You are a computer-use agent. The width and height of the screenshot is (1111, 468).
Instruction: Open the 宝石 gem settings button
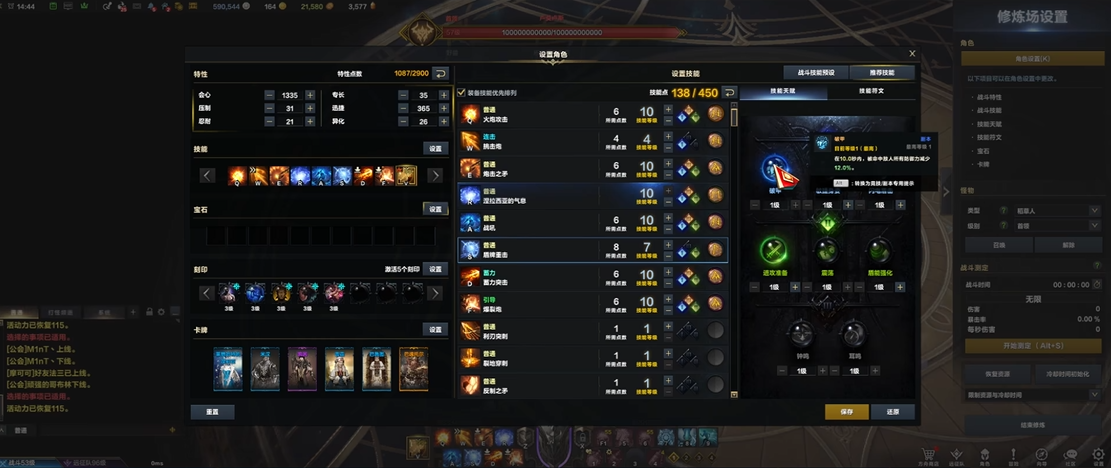435,209
